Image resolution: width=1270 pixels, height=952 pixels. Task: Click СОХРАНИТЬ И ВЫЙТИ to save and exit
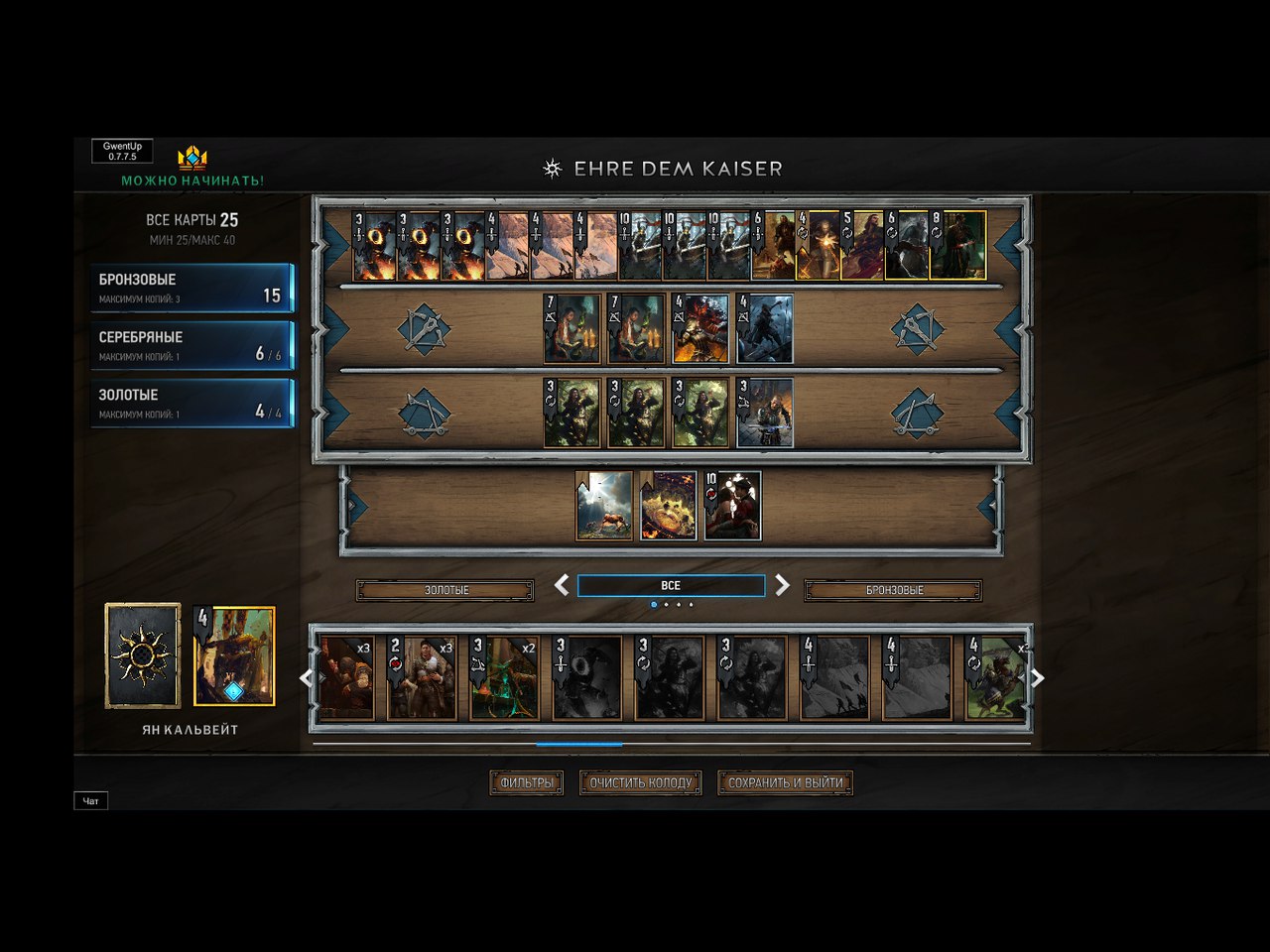point(785,782)
